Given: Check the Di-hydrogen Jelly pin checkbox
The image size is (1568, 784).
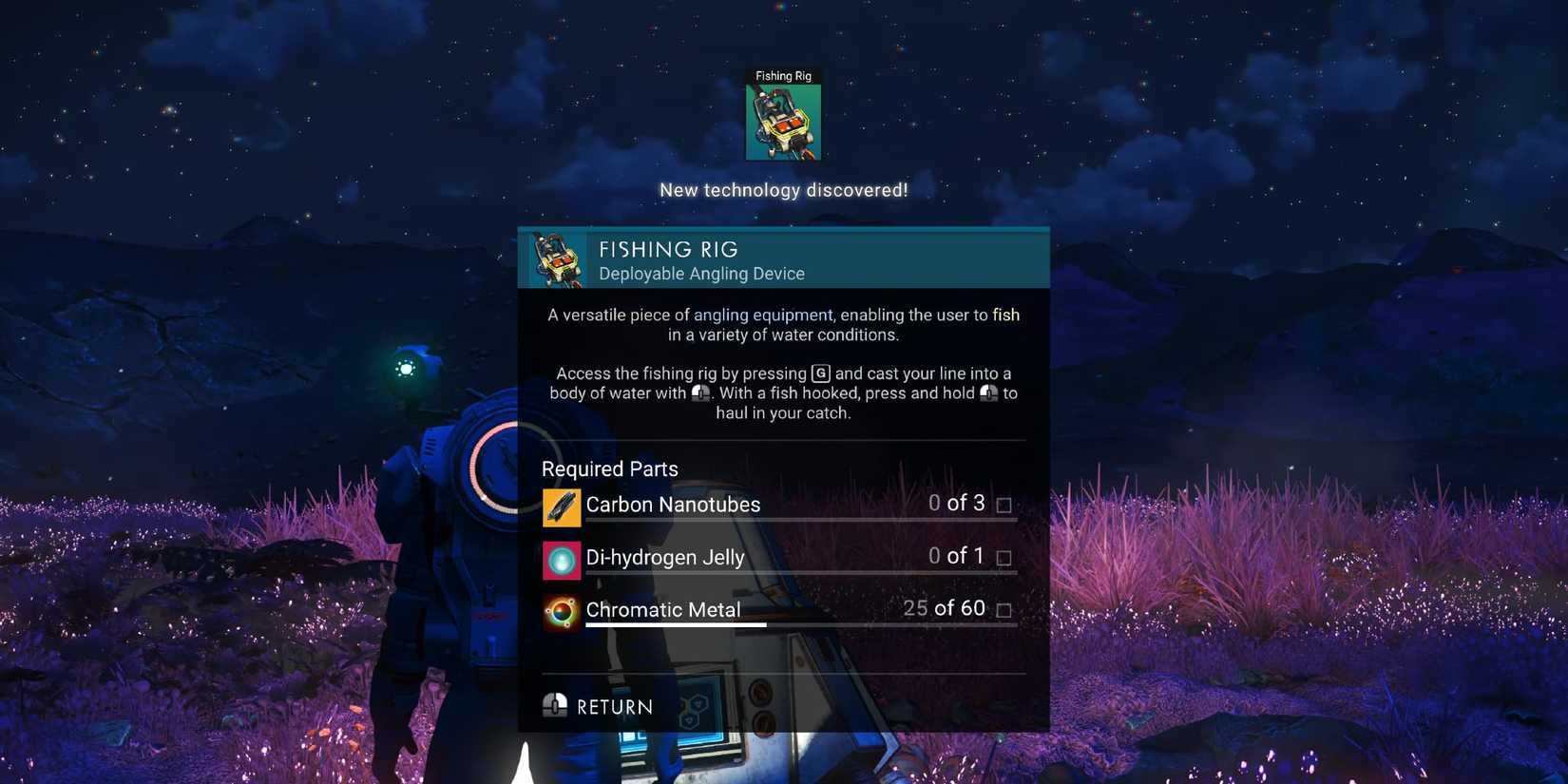Looking at the screenshot, I should [1004, 558].
